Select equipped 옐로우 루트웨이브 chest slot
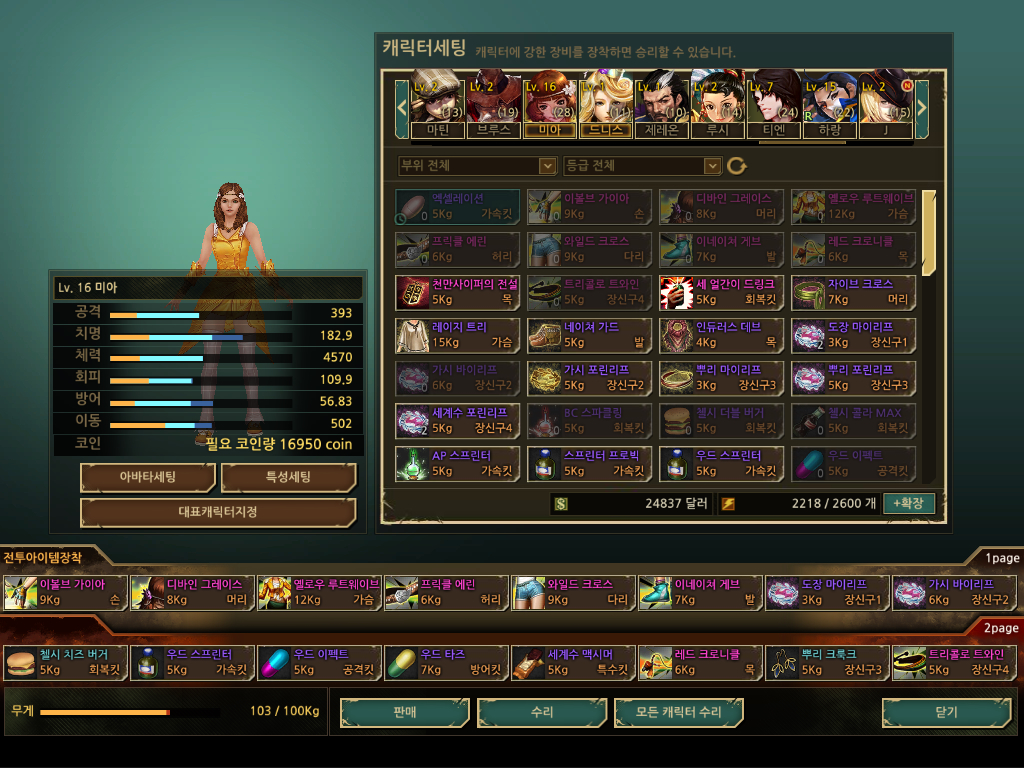 tap(319, 592)
